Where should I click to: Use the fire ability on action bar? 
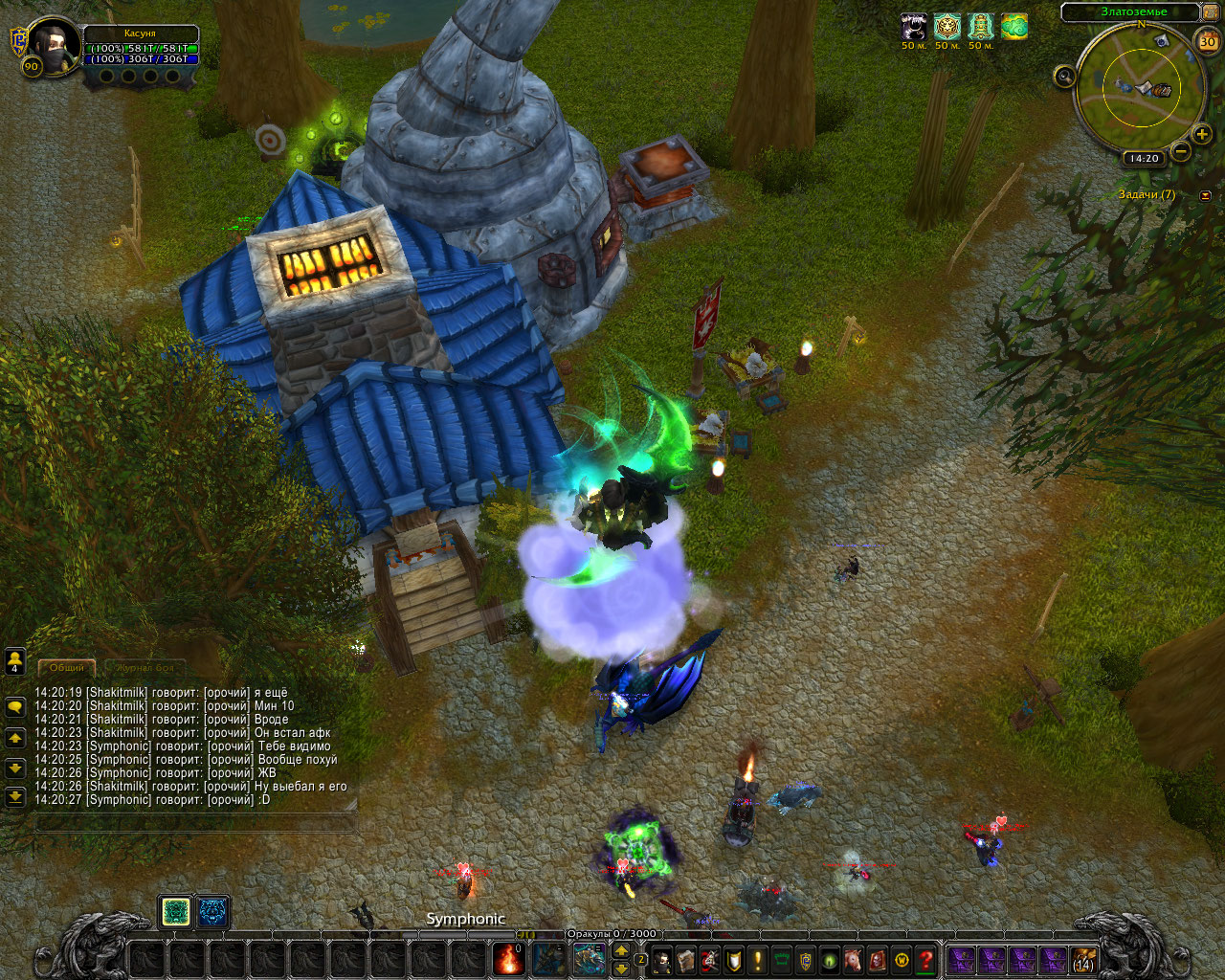click(508, 959)
